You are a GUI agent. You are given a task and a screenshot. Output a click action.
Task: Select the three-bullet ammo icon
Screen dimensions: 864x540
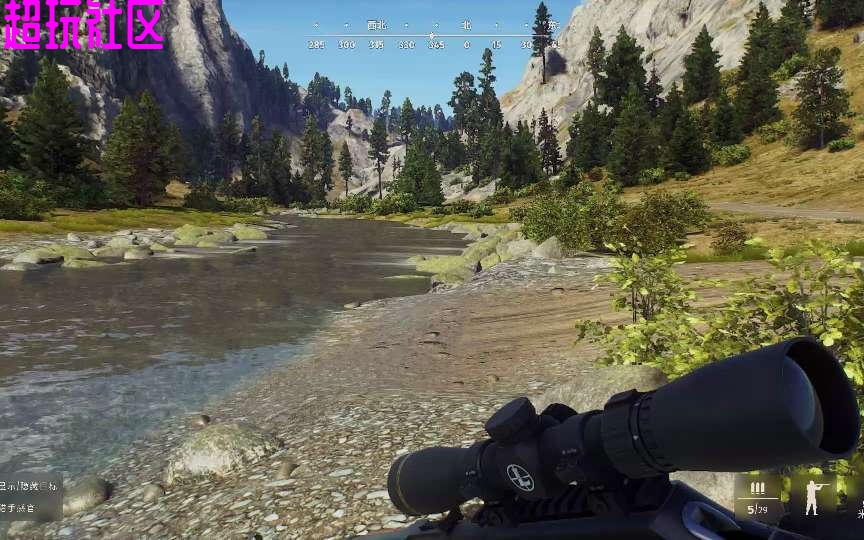pos(757,488)
